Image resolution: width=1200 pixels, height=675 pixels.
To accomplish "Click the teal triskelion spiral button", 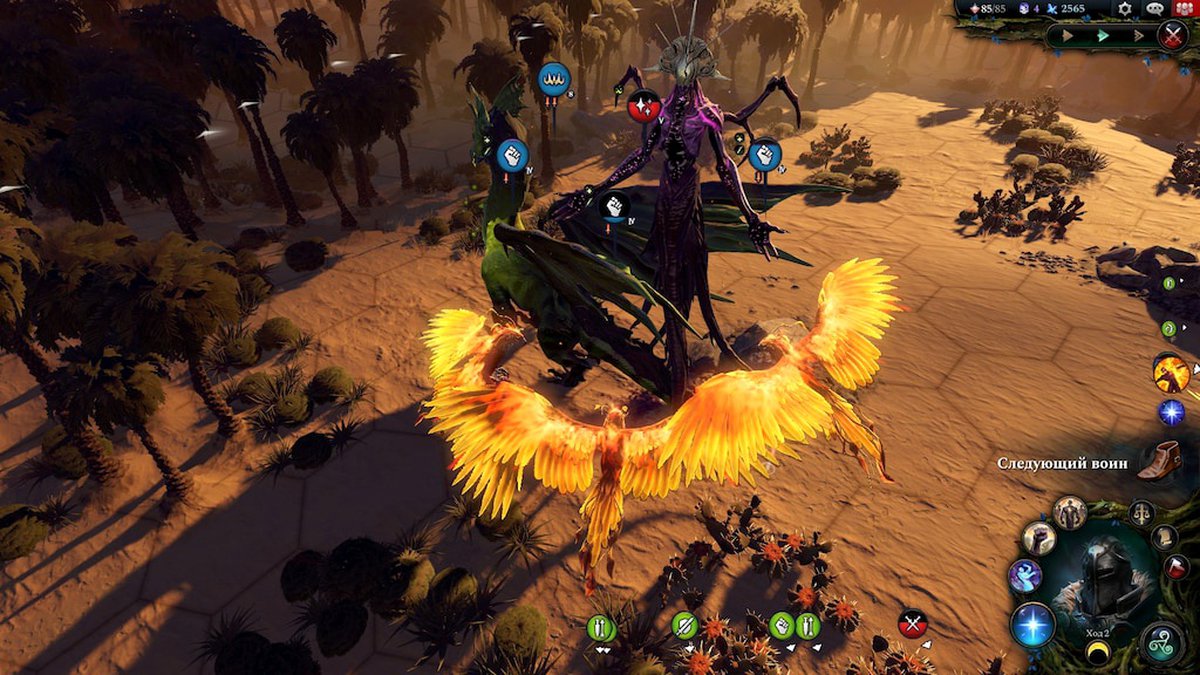I will (x=1163, y=641).
